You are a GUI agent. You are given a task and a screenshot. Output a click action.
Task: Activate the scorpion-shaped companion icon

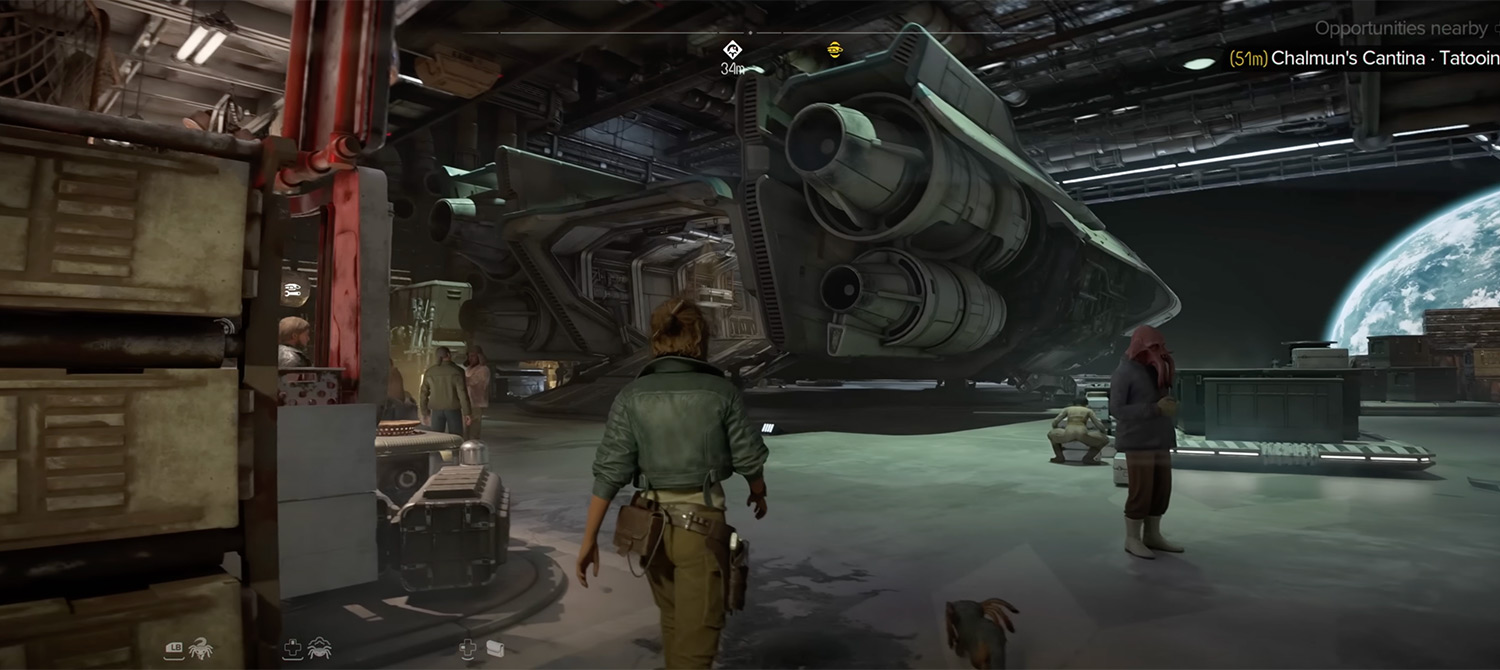[201, 648]
